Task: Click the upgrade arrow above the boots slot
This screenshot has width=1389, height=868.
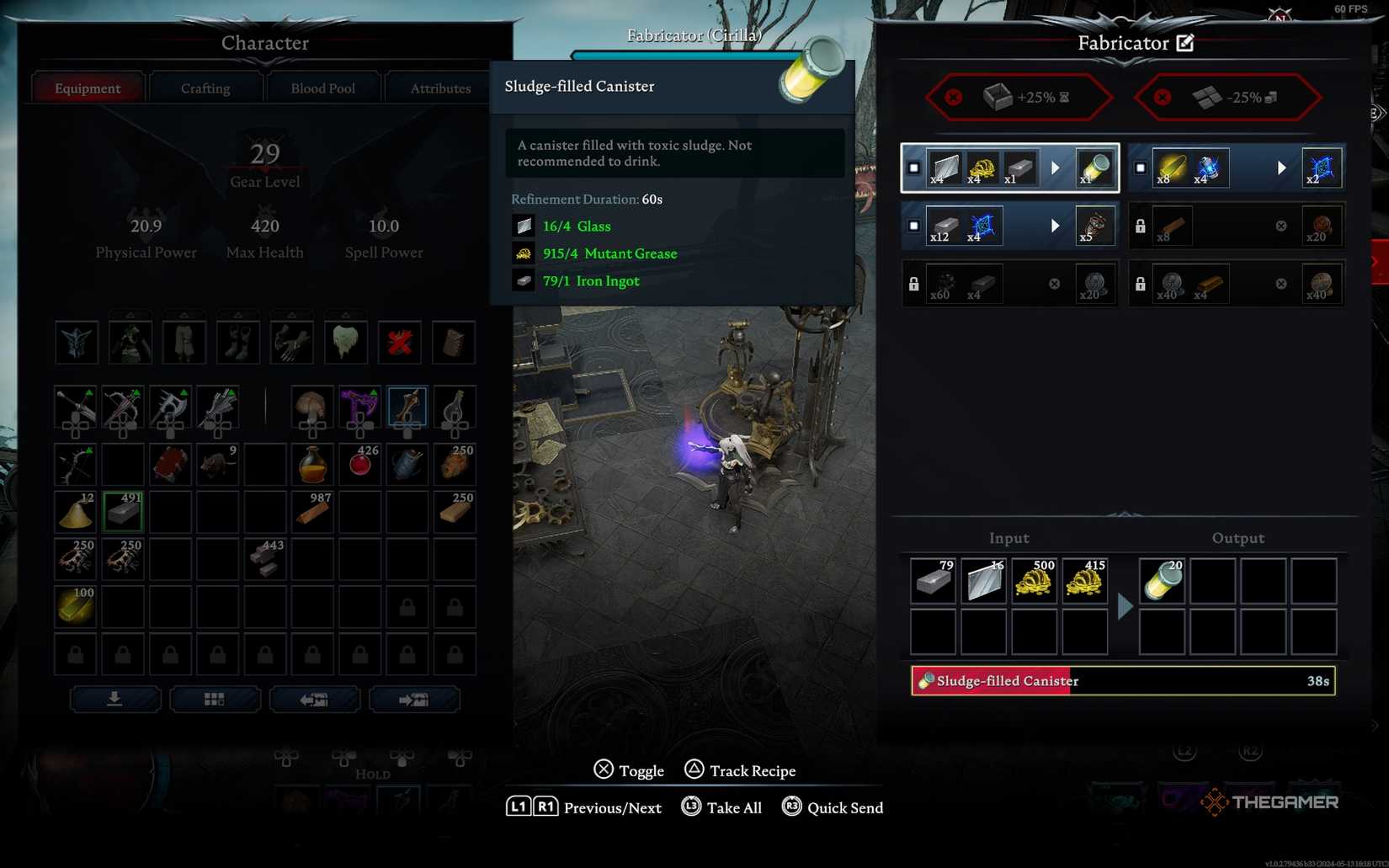Action: [x=238, y=316]
